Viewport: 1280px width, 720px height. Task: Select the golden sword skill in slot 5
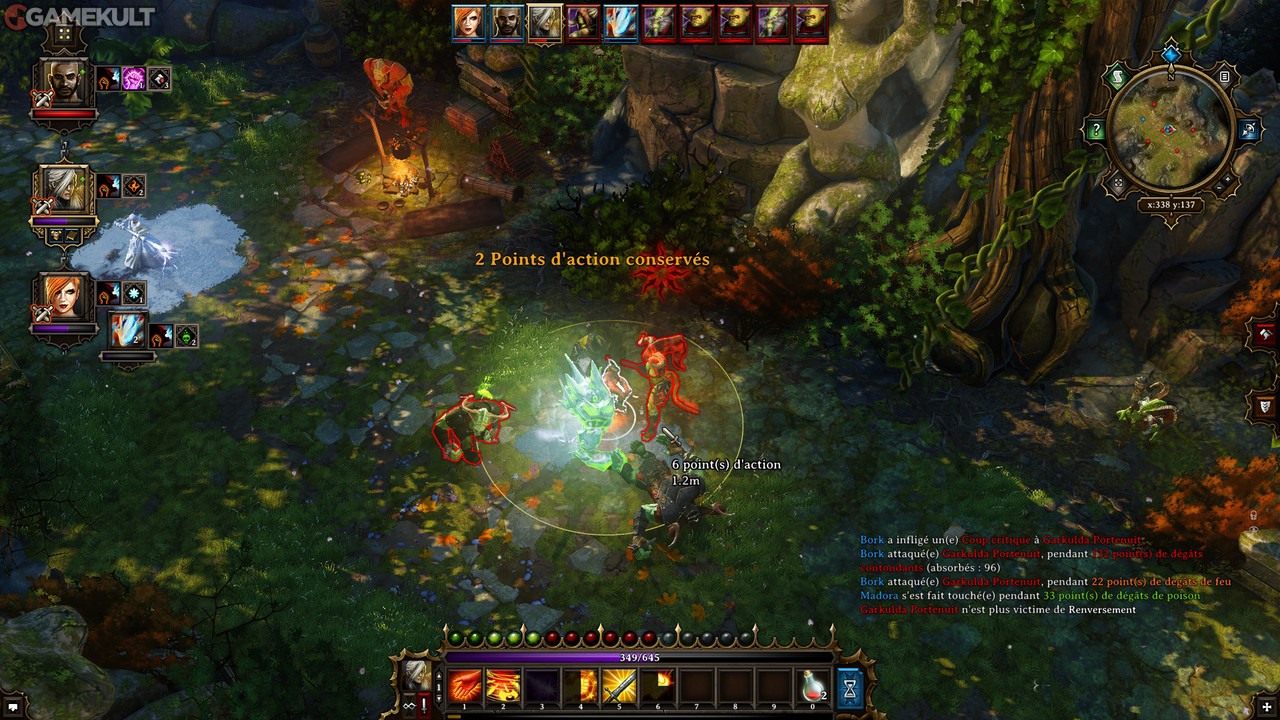[x=619, y=686]
